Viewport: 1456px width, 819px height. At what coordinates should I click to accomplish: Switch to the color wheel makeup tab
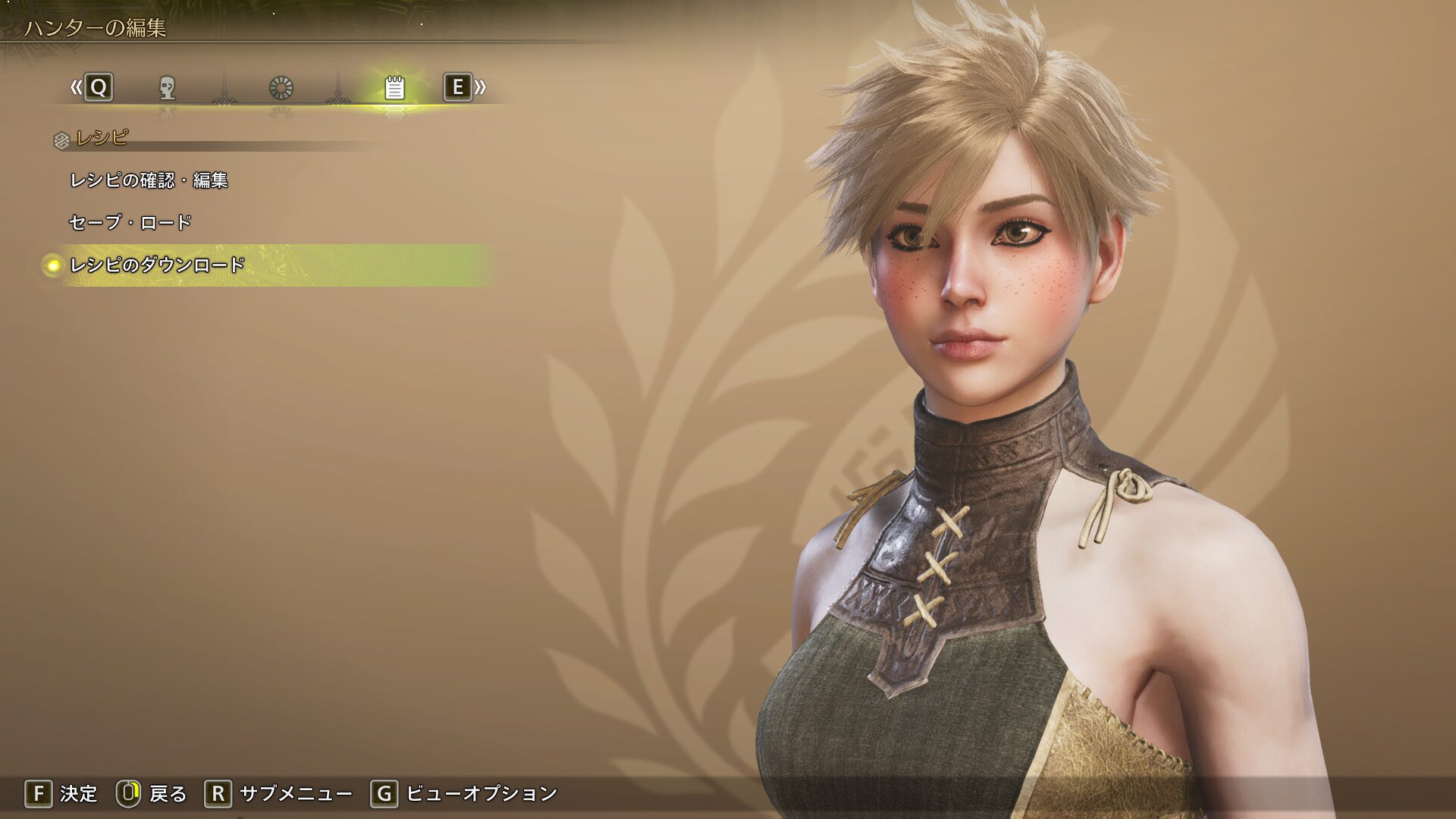pos(281,88)
